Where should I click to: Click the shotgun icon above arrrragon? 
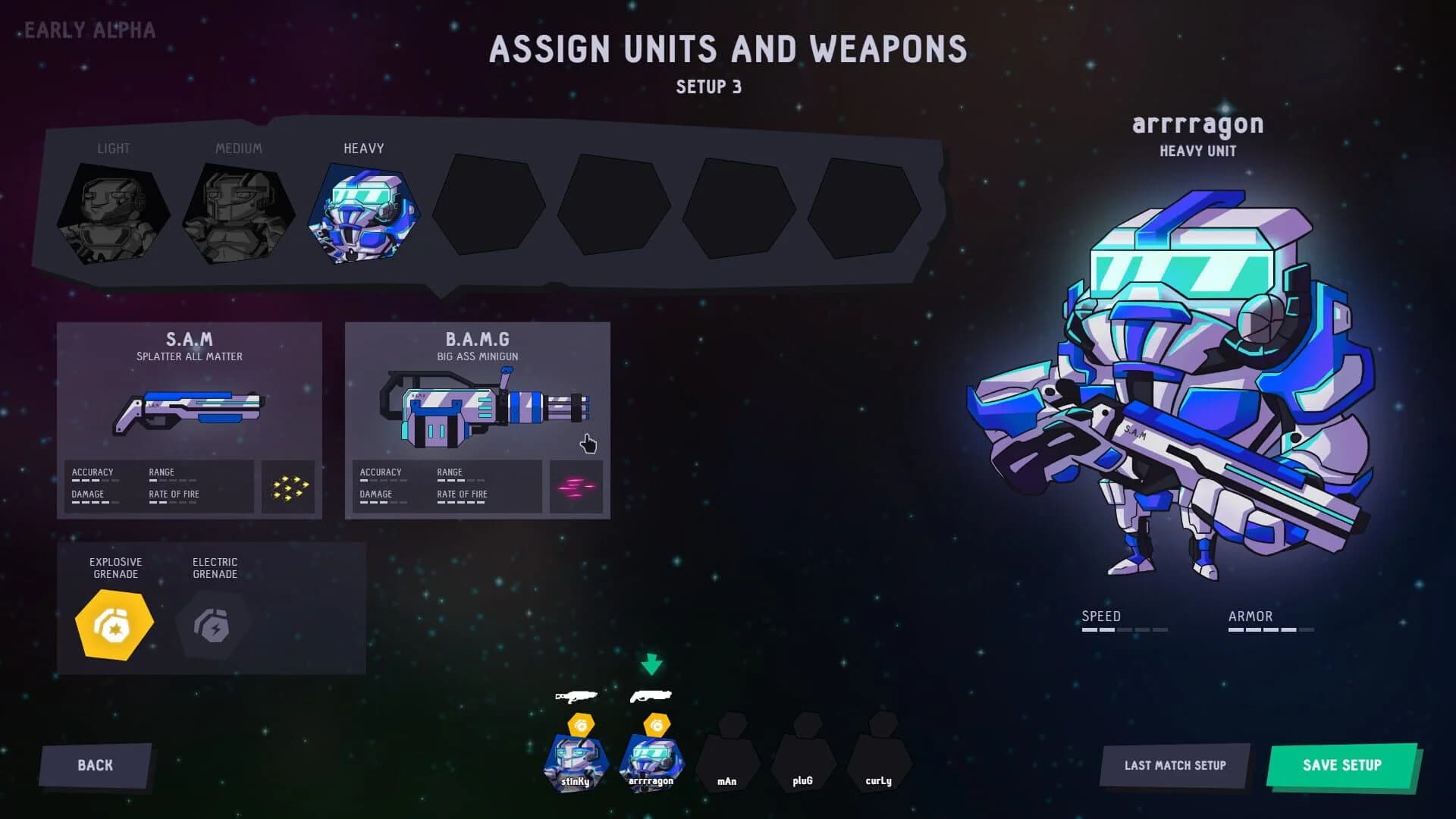(652, 695)
